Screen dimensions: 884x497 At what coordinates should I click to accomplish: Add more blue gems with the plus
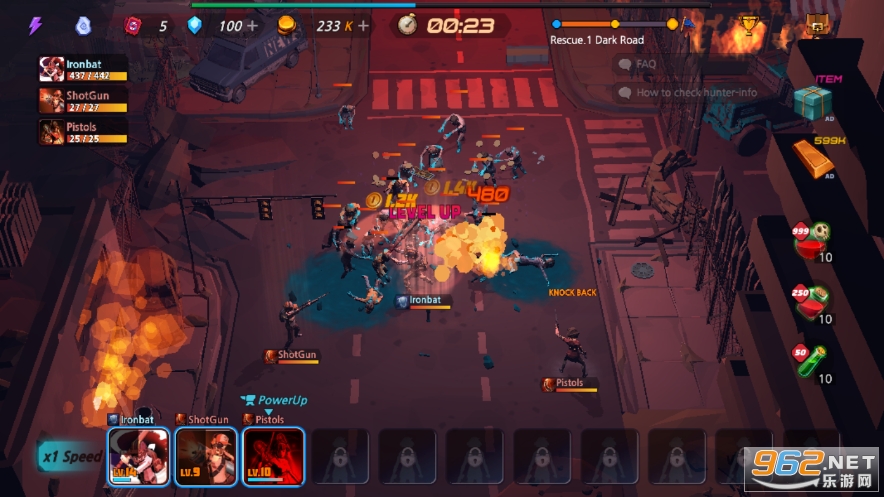252,25
